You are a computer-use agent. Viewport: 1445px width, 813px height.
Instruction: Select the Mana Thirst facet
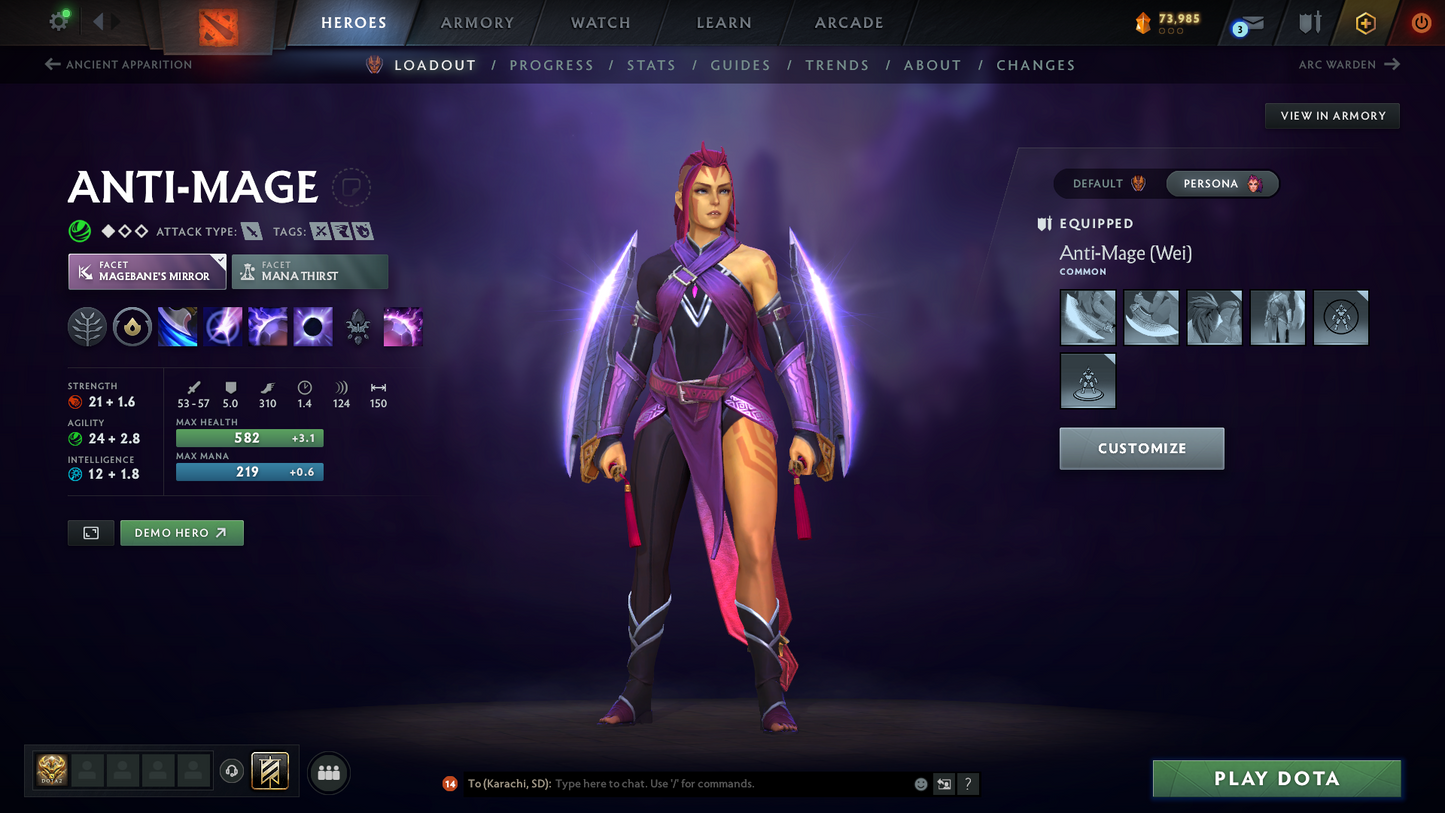pos(310,271)
